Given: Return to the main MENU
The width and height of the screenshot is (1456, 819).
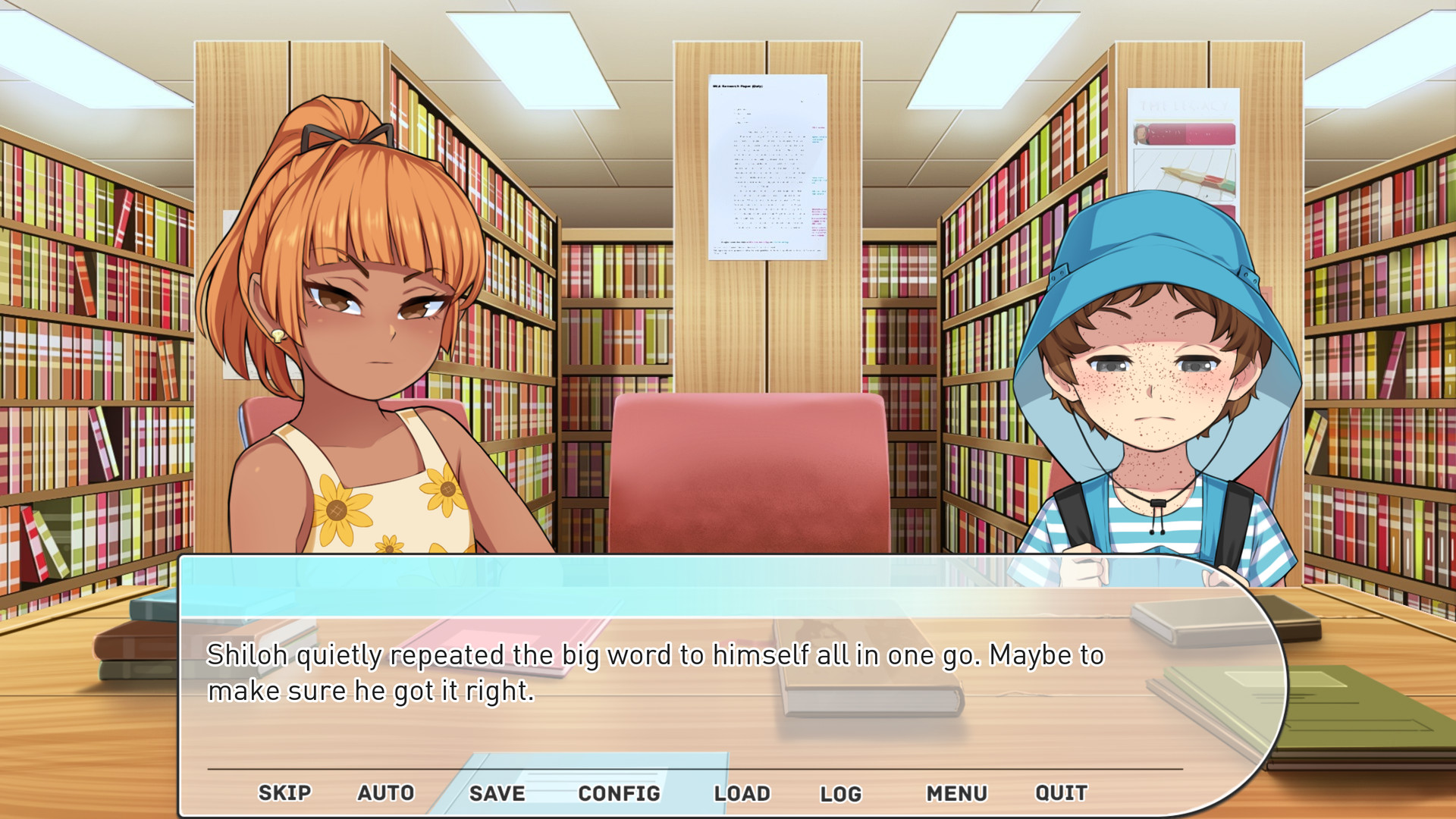Looking at the screenshot, I should [x=958, y=793].
